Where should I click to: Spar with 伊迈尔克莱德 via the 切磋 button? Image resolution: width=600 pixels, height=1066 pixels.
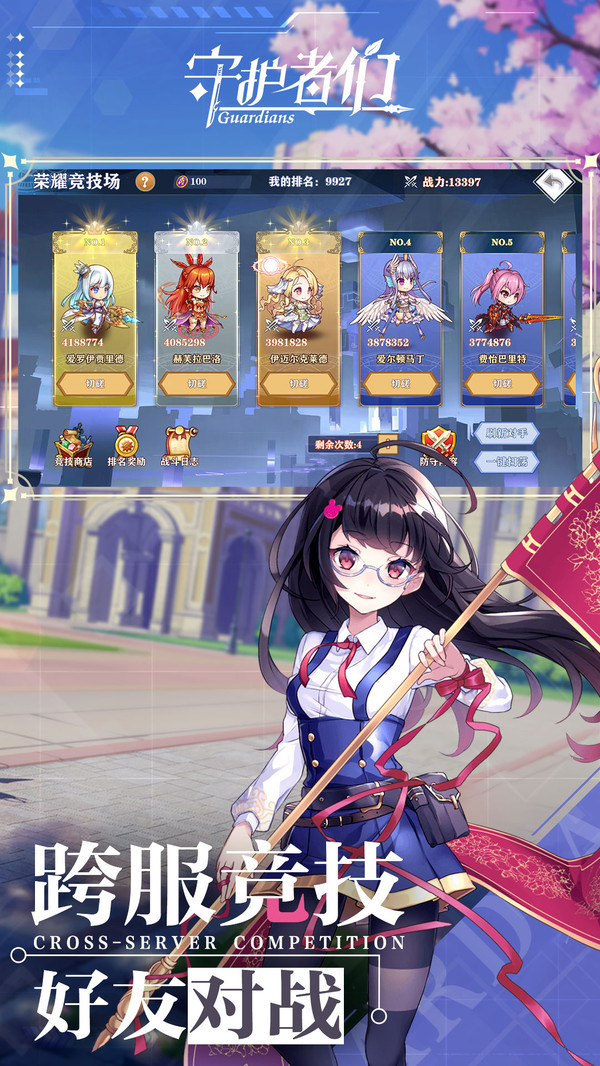click(x=298, y=383)
